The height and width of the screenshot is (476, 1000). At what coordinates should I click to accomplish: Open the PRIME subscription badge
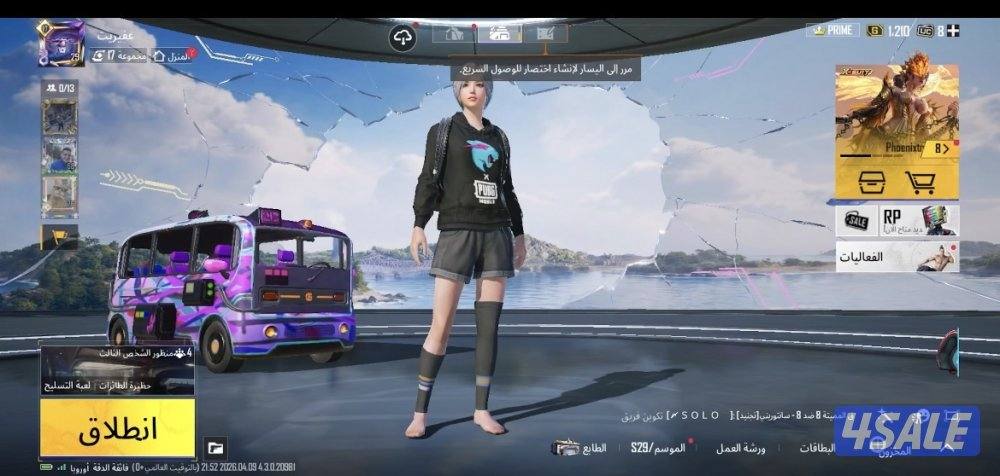(x=832, y=30)
